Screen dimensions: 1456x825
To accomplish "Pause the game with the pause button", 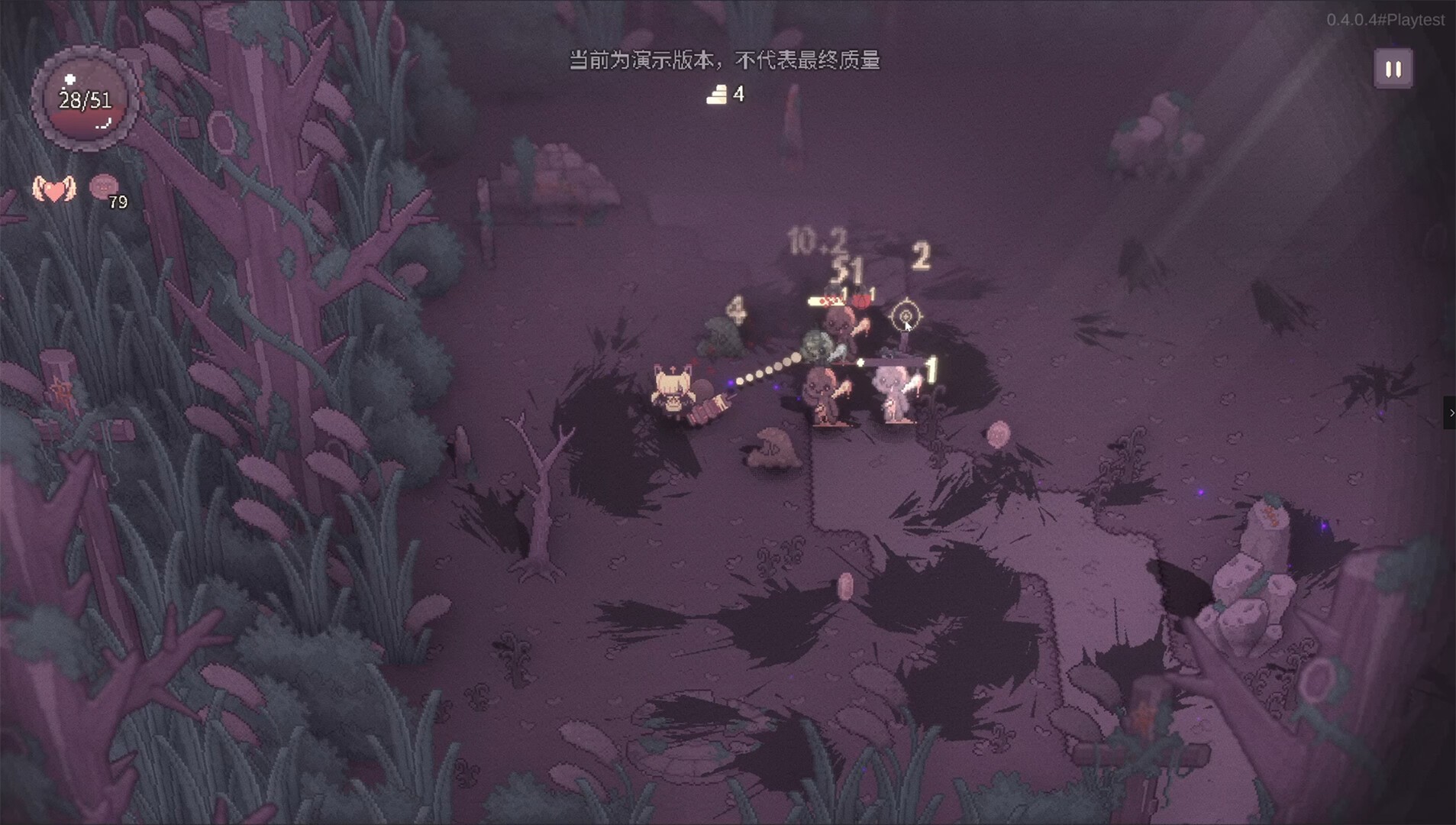I will coord(1393,70).
